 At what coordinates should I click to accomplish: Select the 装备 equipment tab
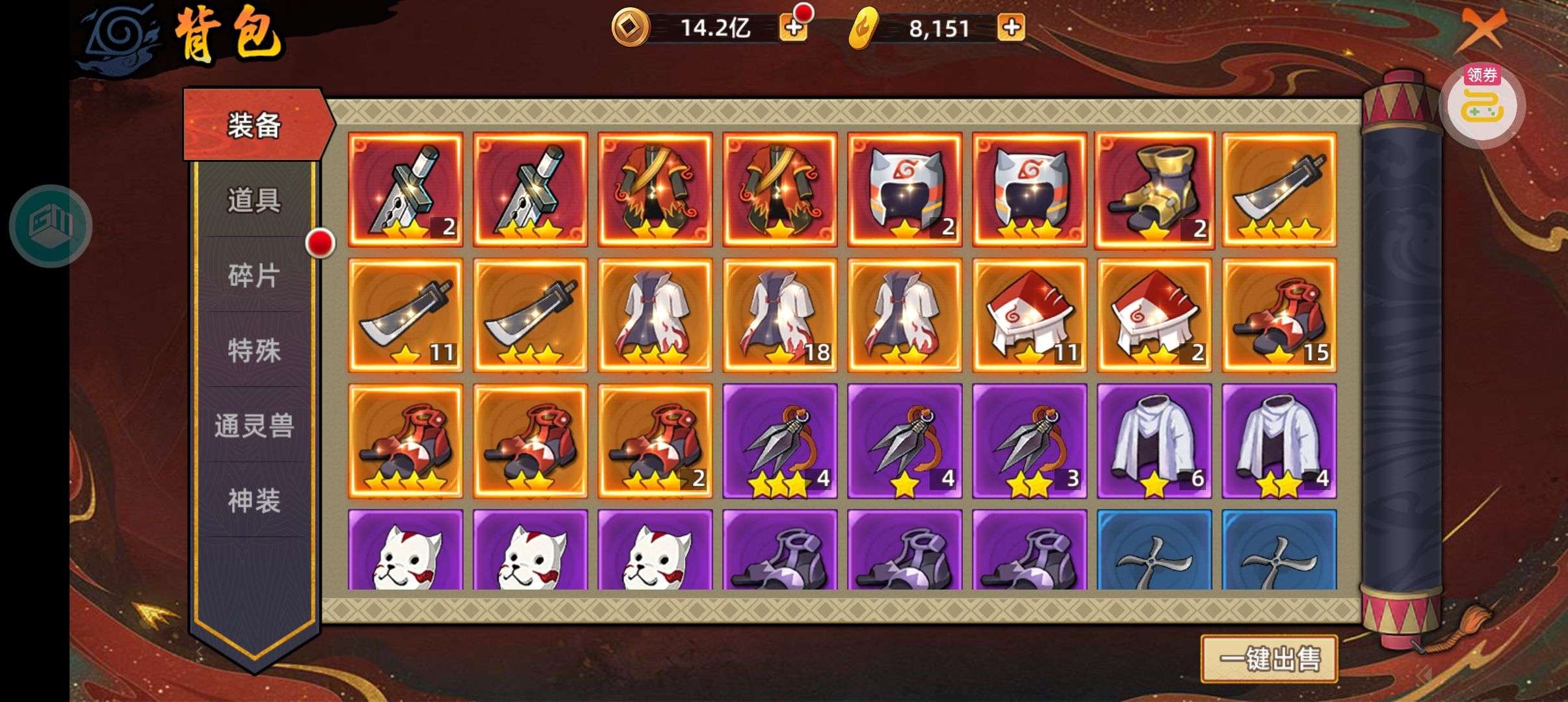254,125
